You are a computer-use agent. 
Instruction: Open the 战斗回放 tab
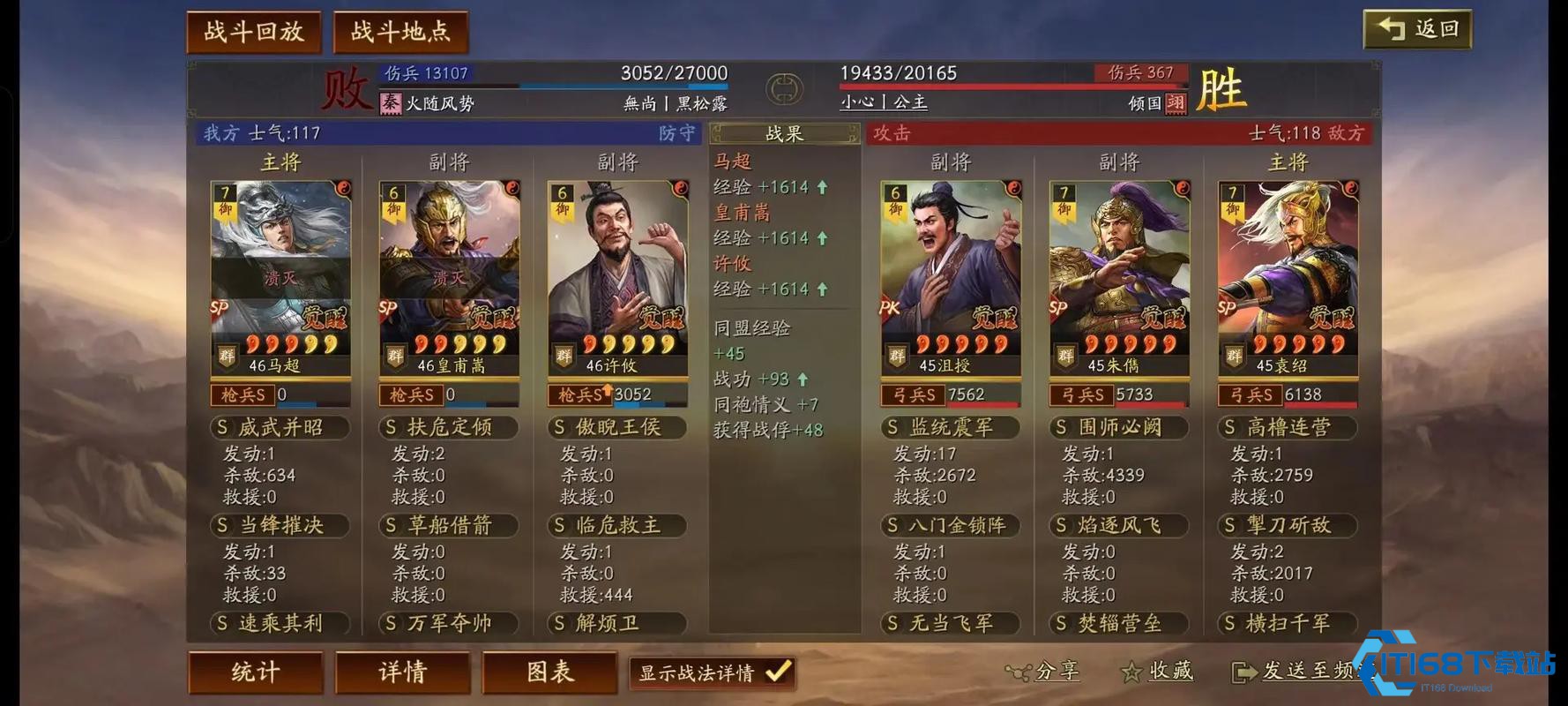pos(254,29)
